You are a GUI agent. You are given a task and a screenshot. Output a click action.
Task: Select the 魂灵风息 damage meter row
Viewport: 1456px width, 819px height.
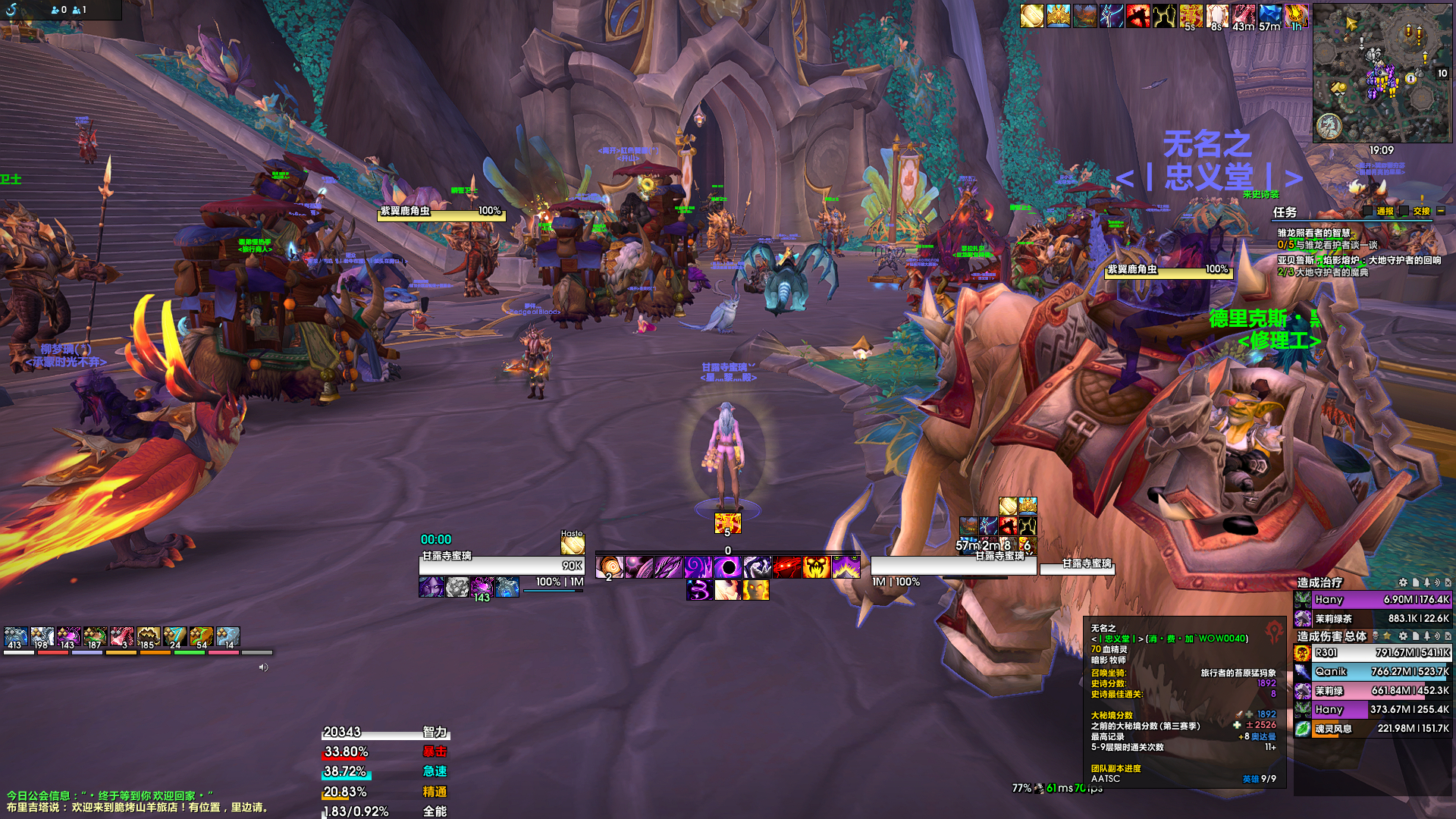click(x=1373, y=729)
